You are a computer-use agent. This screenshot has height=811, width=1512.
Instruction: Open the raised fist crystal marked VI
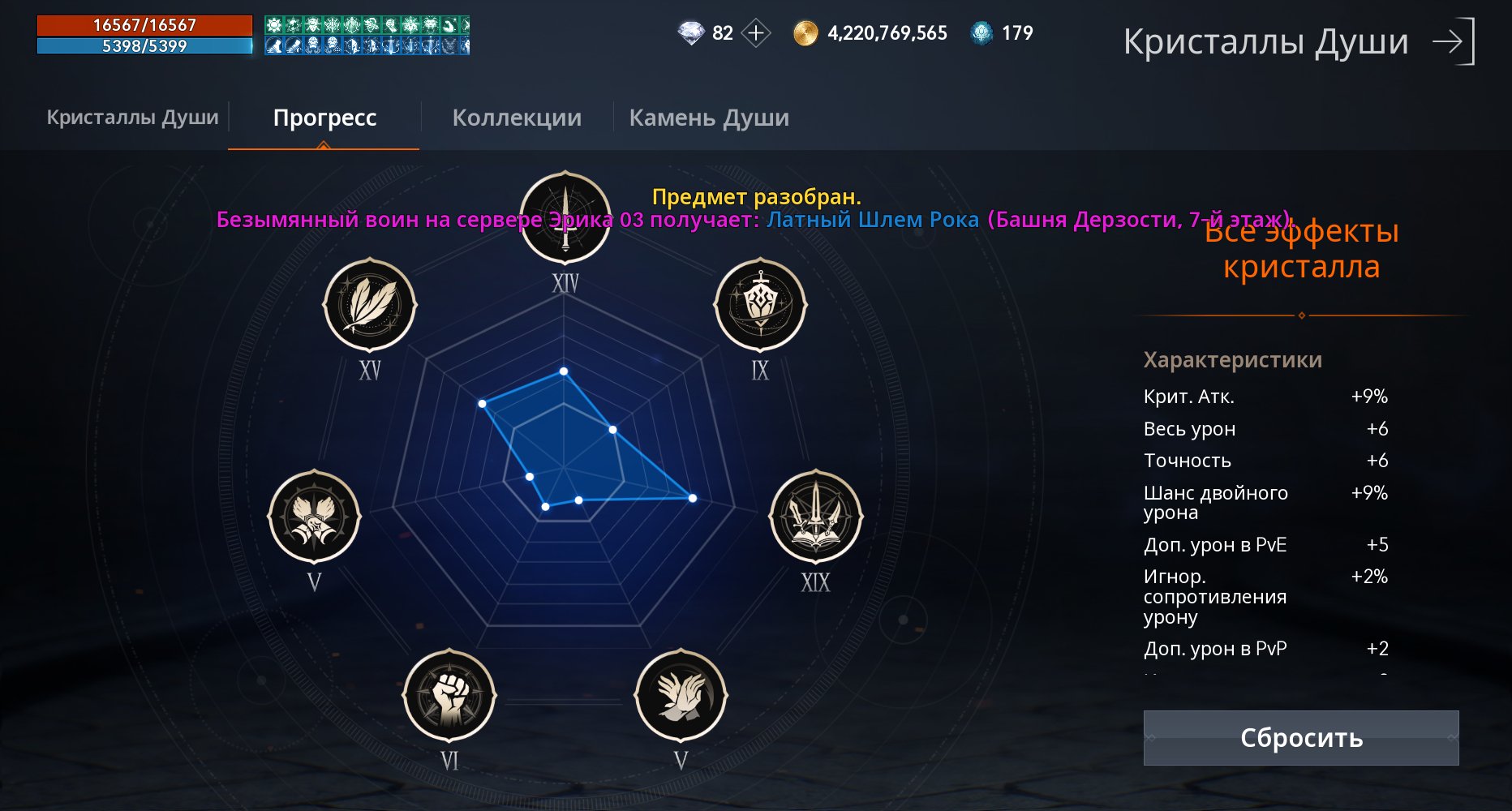coord(449,695)
